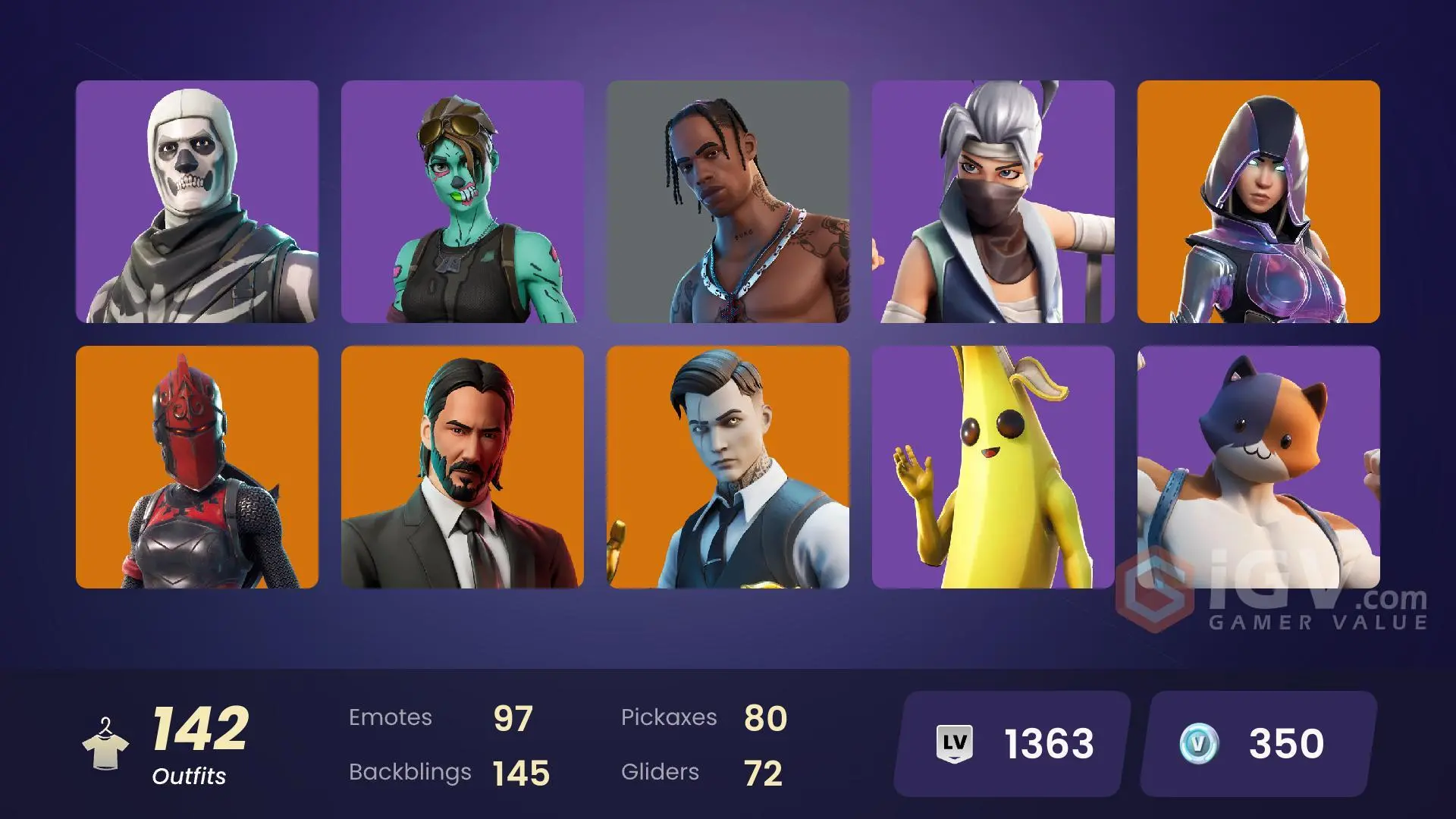
Task: Select the Ghoul Trooper outfit thumbnail
Action: pos(463,201)
